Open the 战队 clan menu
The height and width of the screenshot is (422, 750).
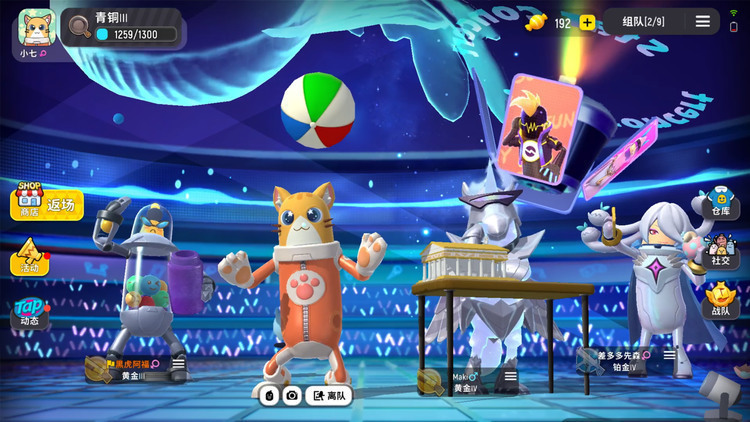719,299
